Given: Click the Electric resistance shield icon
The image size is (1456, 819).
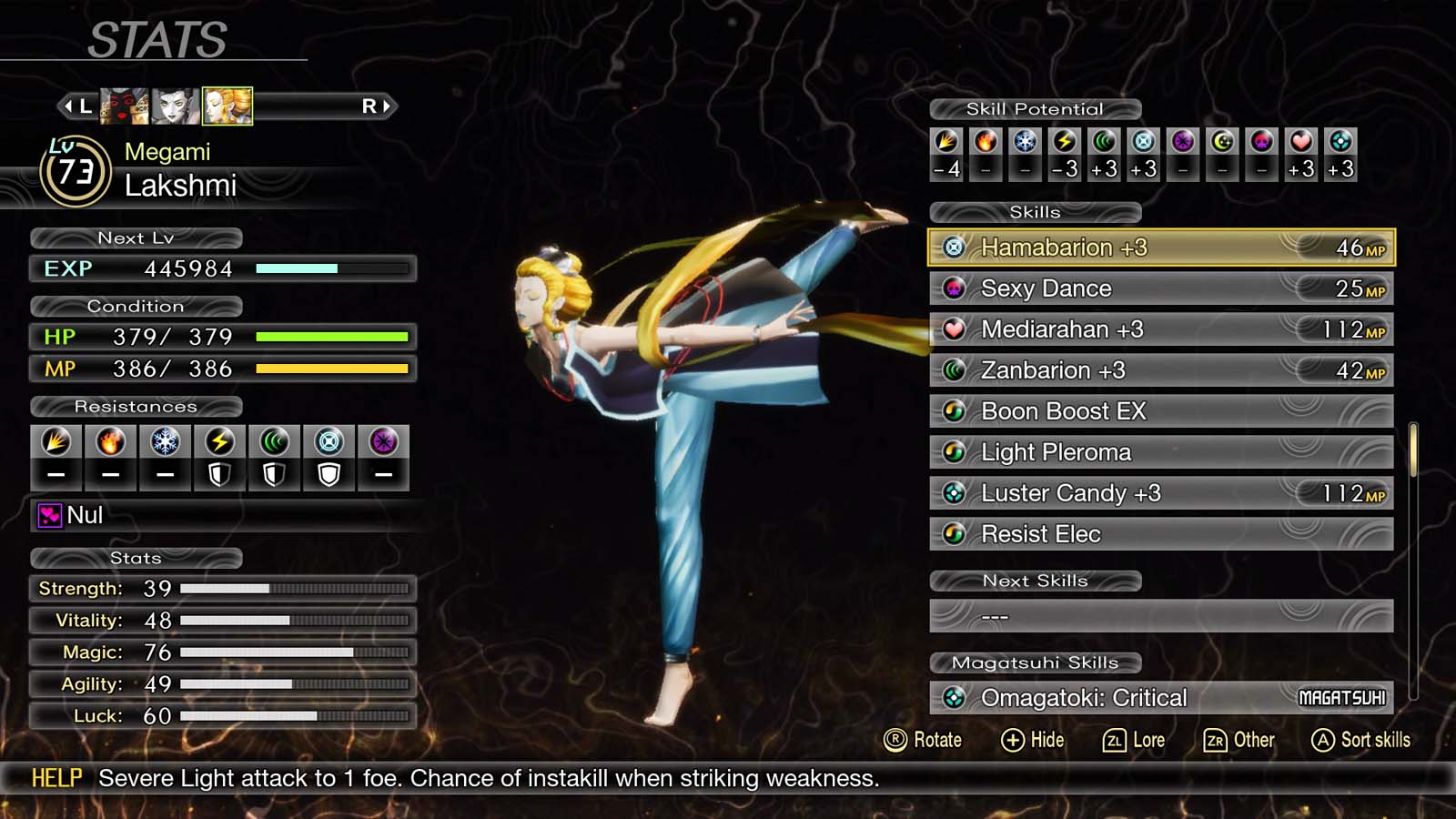Looking at the screenshot, I should point(219,472).
